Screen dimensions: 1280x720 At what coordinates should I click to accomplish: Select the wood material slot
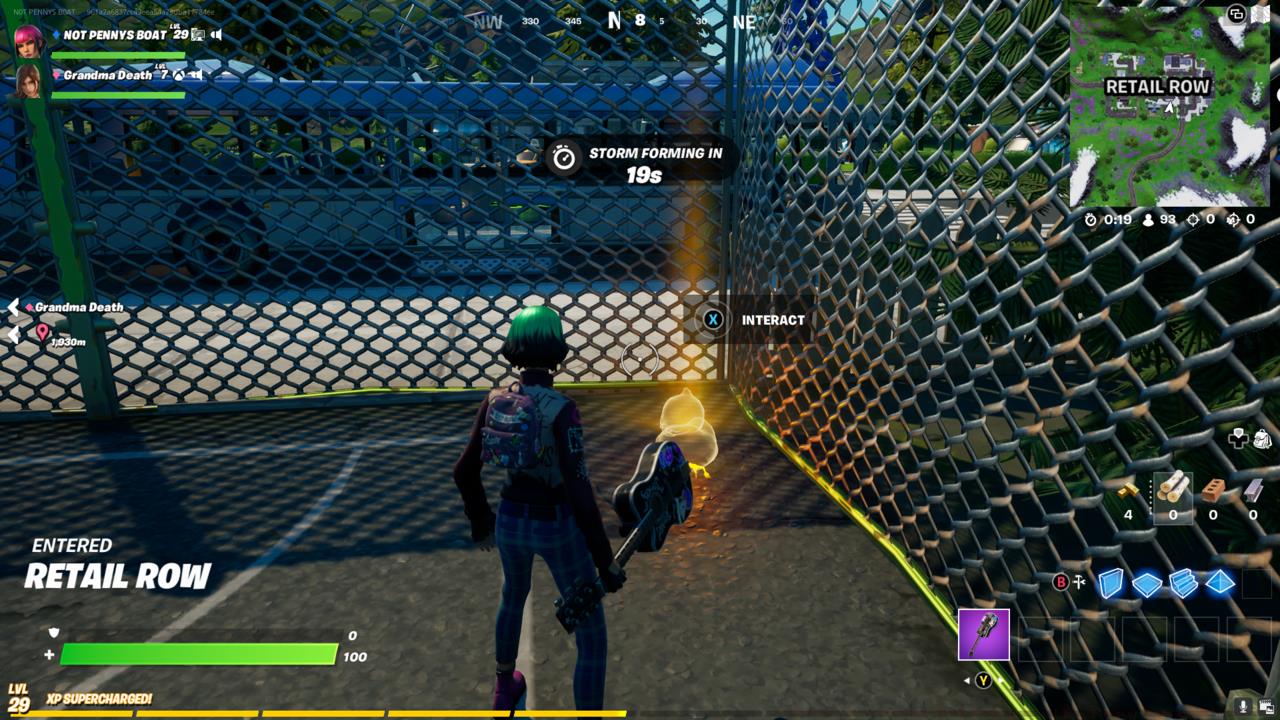pos(1173,490)
